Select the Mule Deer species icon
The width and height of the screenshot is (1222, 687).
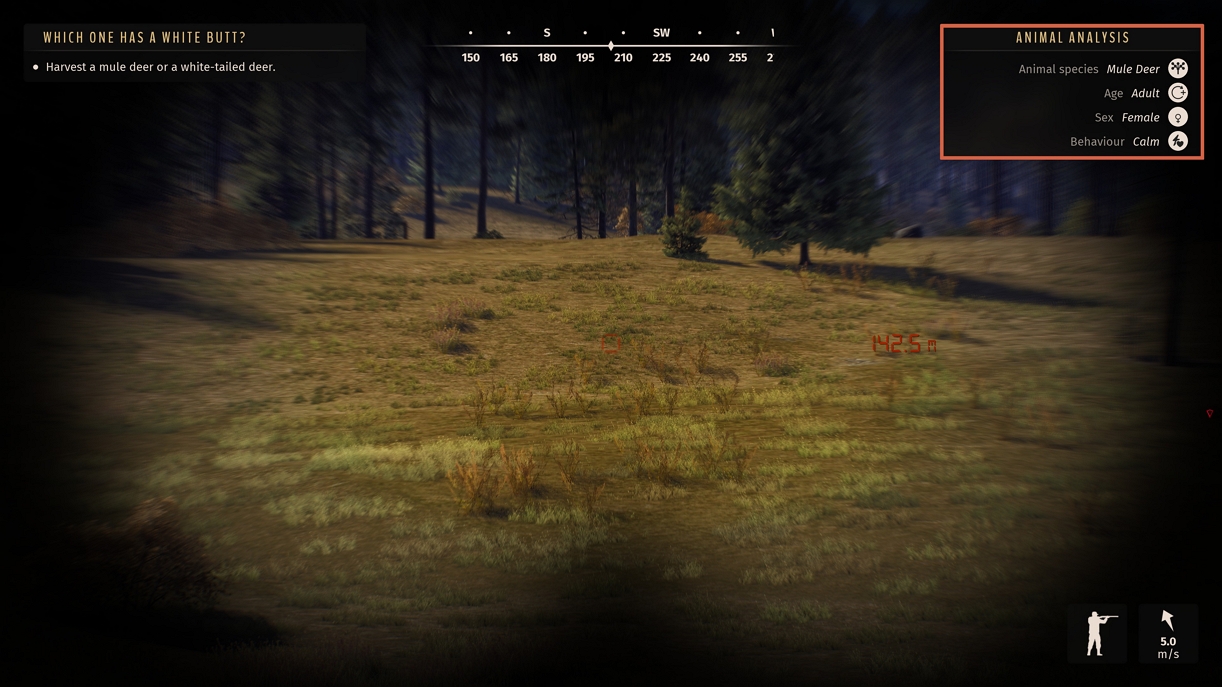1178,69
